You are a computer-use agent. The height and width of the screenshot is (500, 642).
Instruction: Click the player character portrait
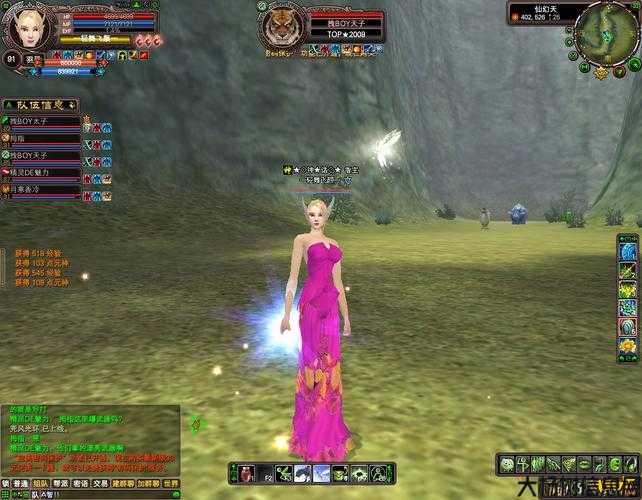tap(28, 26)
